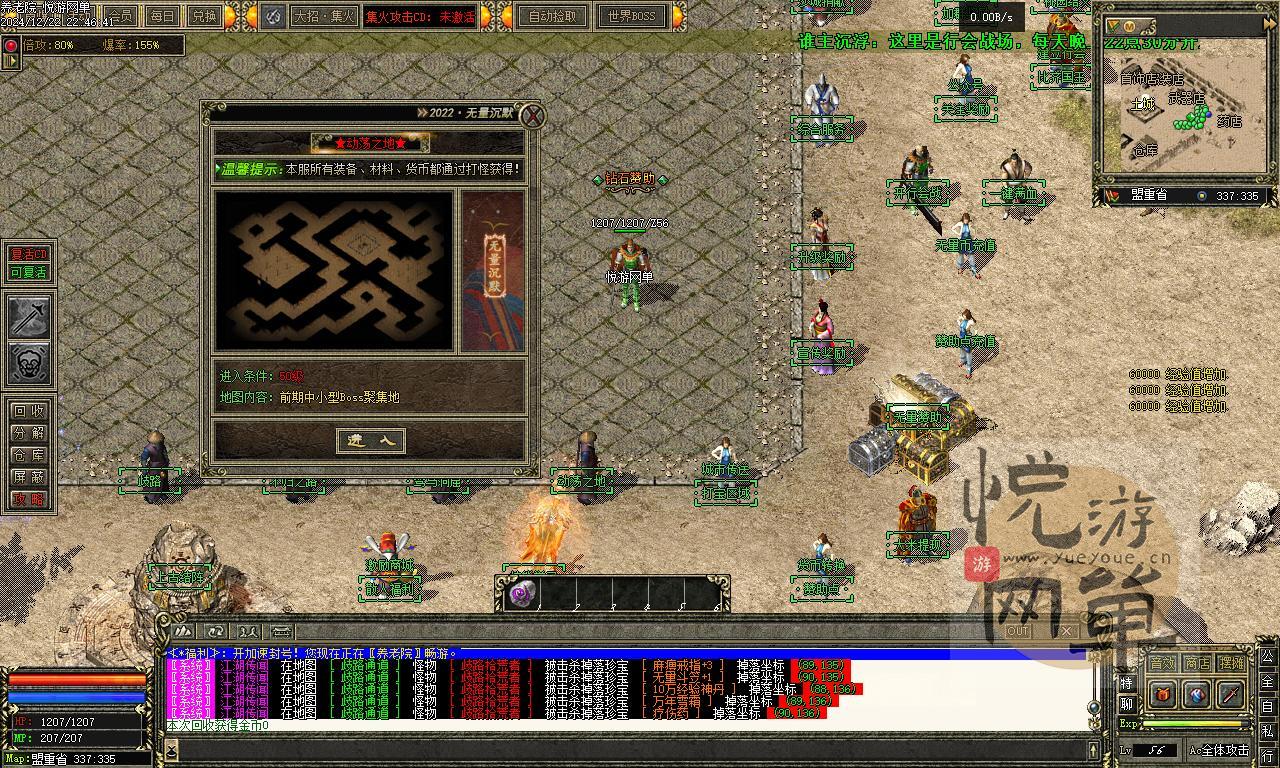The image size is (1280, 768).
Task: Open the 摆摊 stall feature
Action: [x=1232, y=663]
